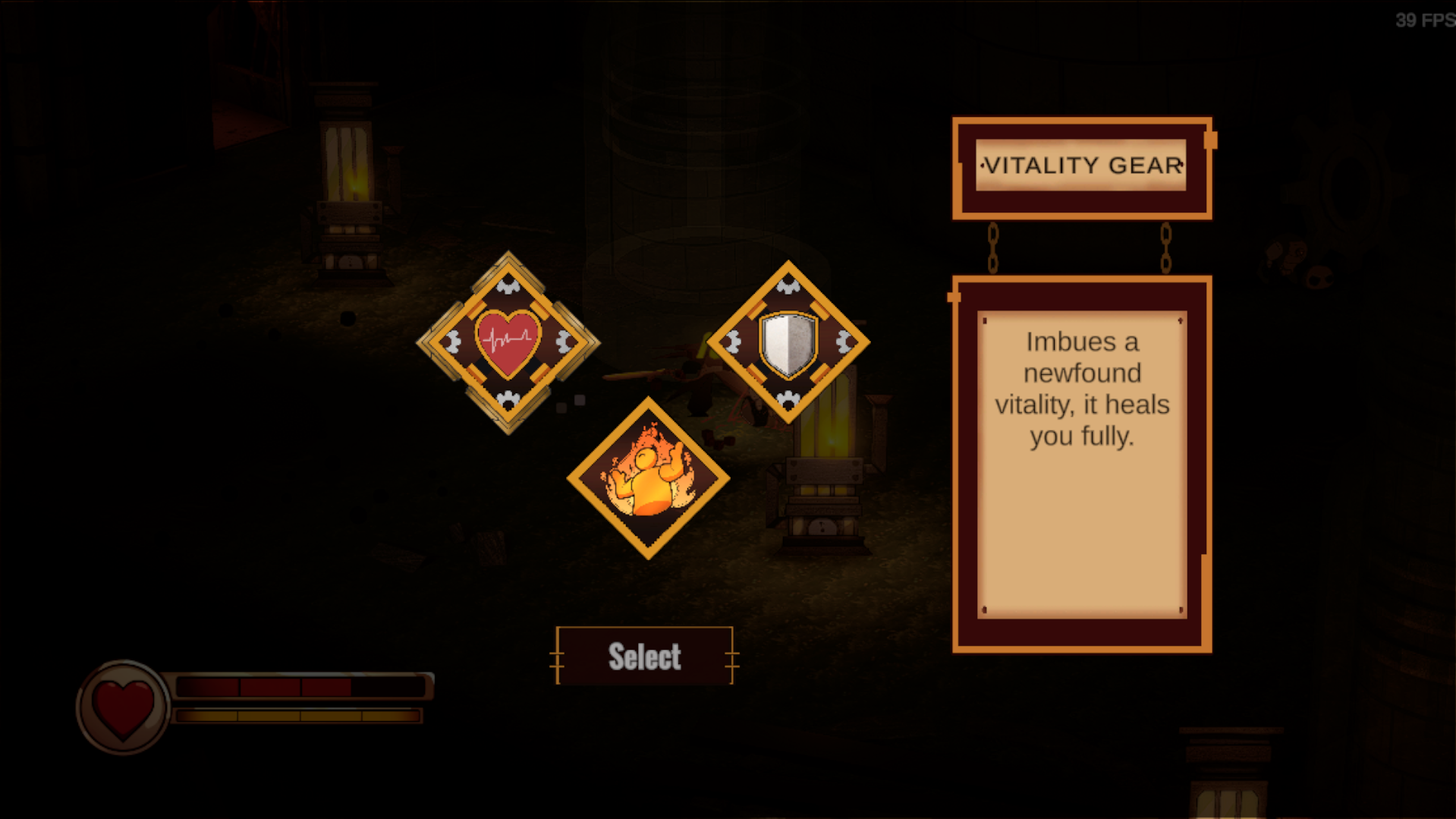Image resolution: width=1456 pixels, height=819 pixels.
Task: Pick the silver shield upgrade
Action: (x=788, y=342)
